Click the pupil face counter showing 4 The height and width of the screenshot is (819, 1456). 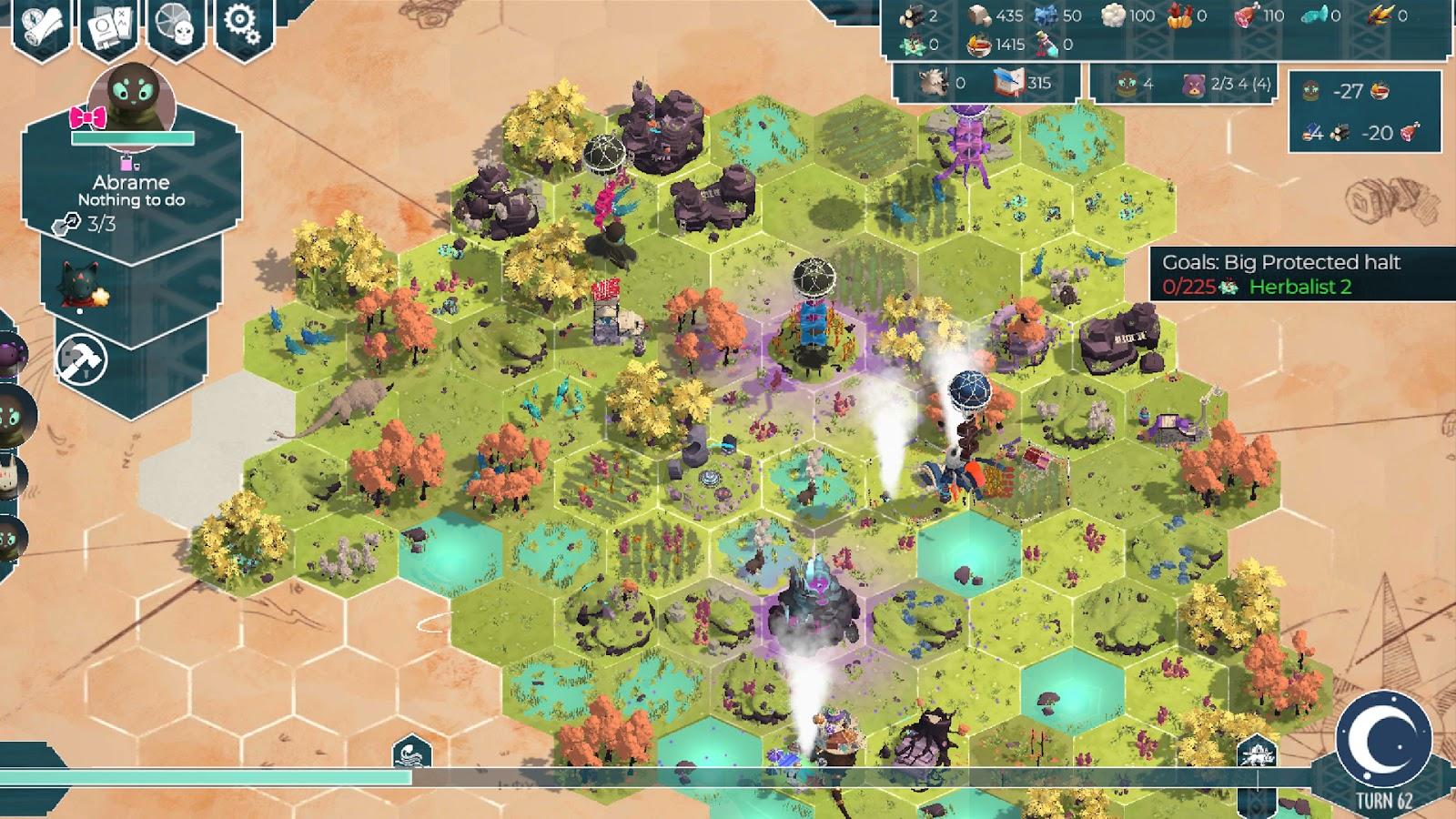pyautogui.click(x=1124, y=85)
